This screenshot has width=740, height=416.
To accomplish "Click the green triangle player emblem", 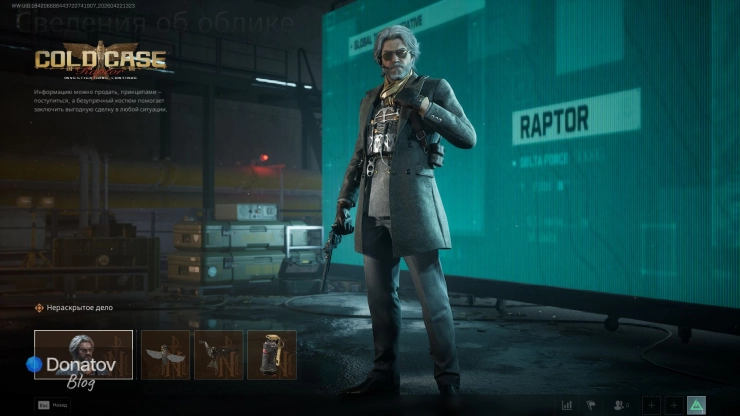I will pyautogui.click(x=696, y=405).
